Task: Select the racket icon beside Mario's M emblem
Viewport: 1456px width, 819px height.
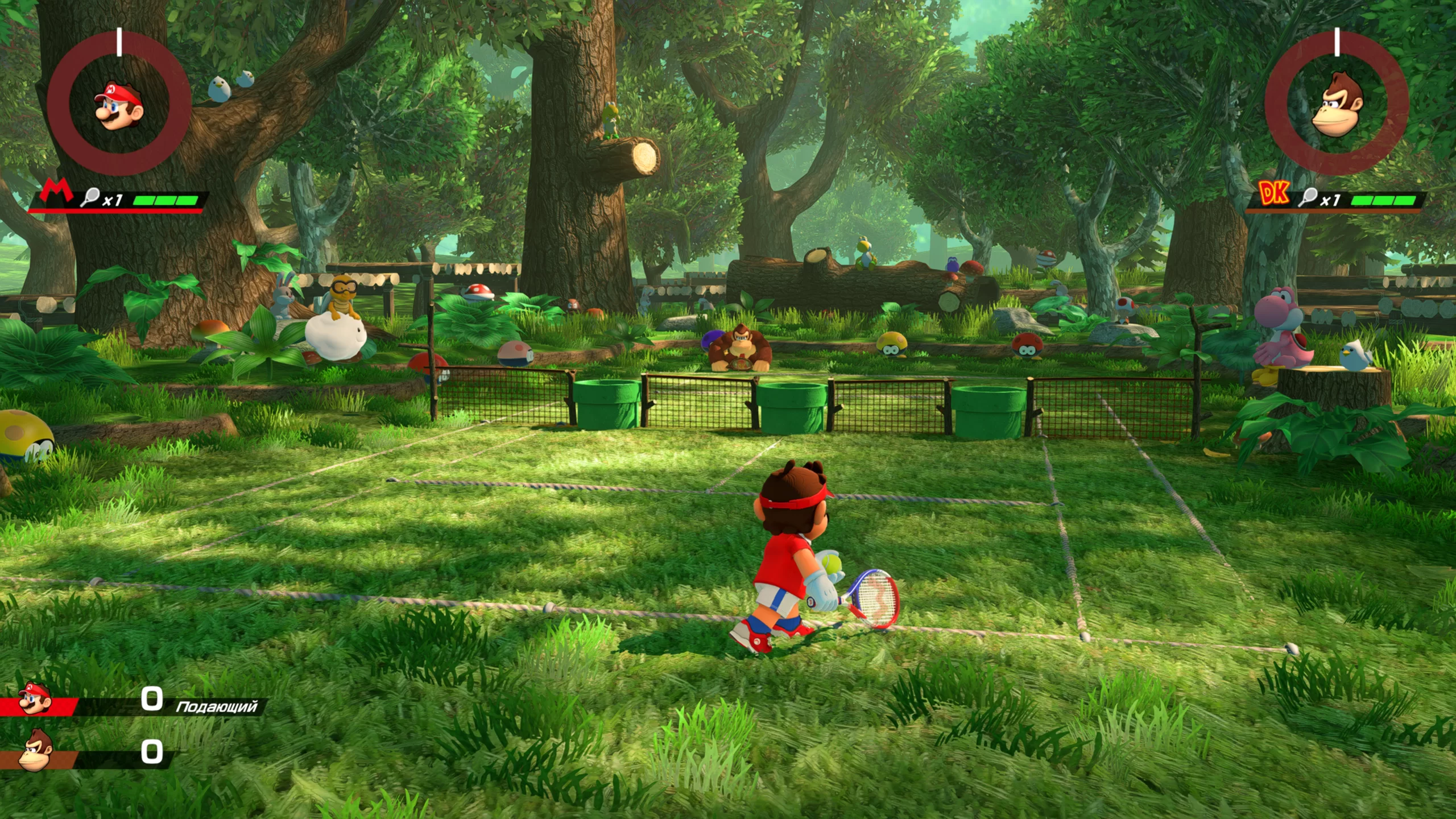Action: (x=90, y=197)
